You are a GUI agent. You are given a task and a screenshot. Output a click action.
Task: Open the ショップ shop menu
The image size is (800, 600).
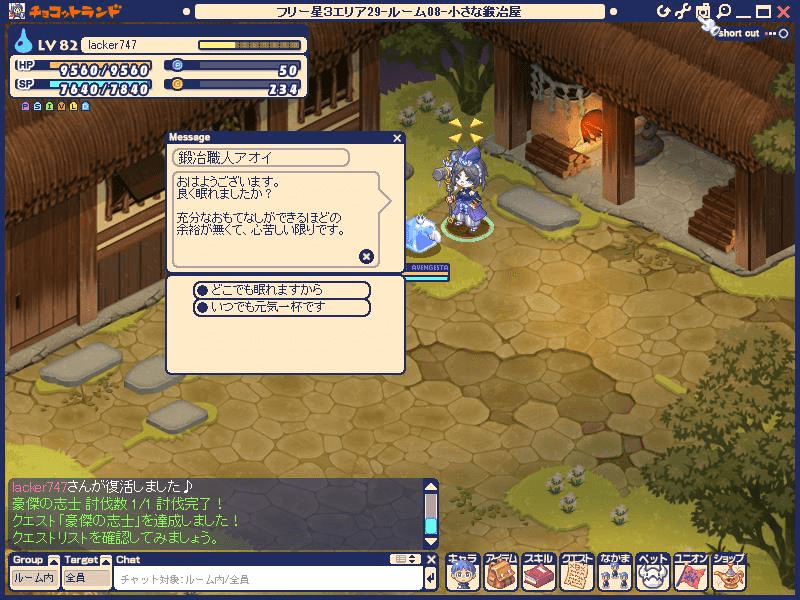click(728, 573)
